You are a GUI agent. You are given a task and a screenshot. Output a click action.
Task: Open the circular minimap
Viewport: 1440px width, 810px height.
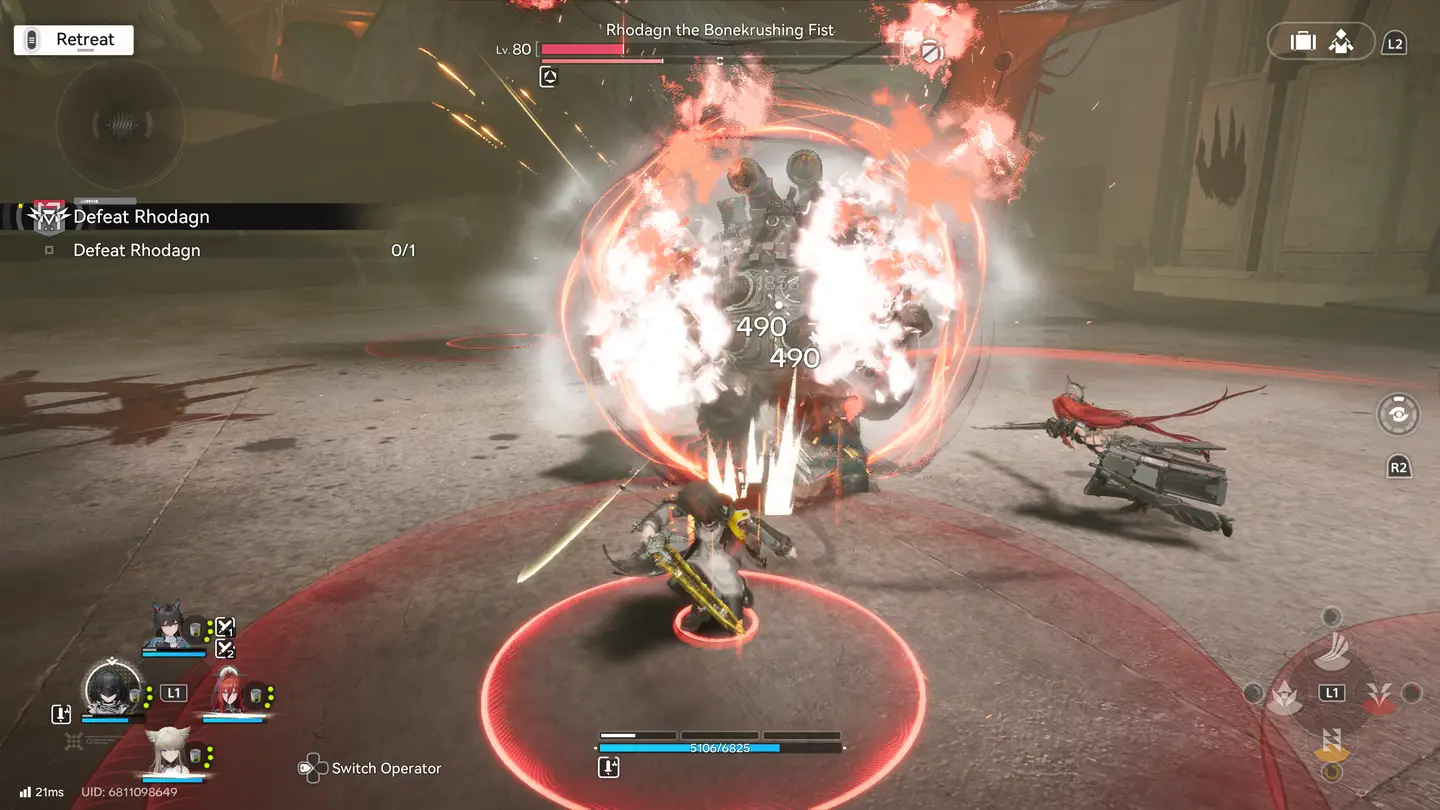pos(120,126)
